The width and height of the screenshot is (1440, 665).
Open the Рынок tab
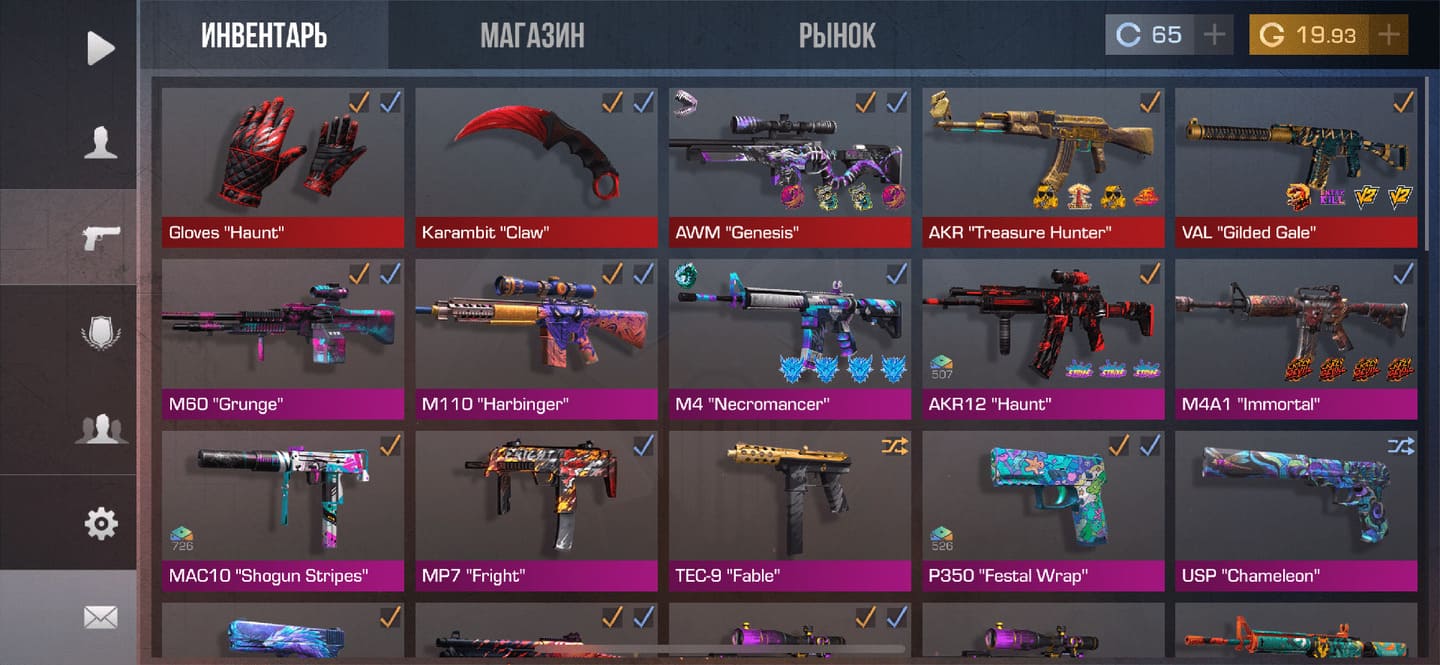[x=837, y=36]
